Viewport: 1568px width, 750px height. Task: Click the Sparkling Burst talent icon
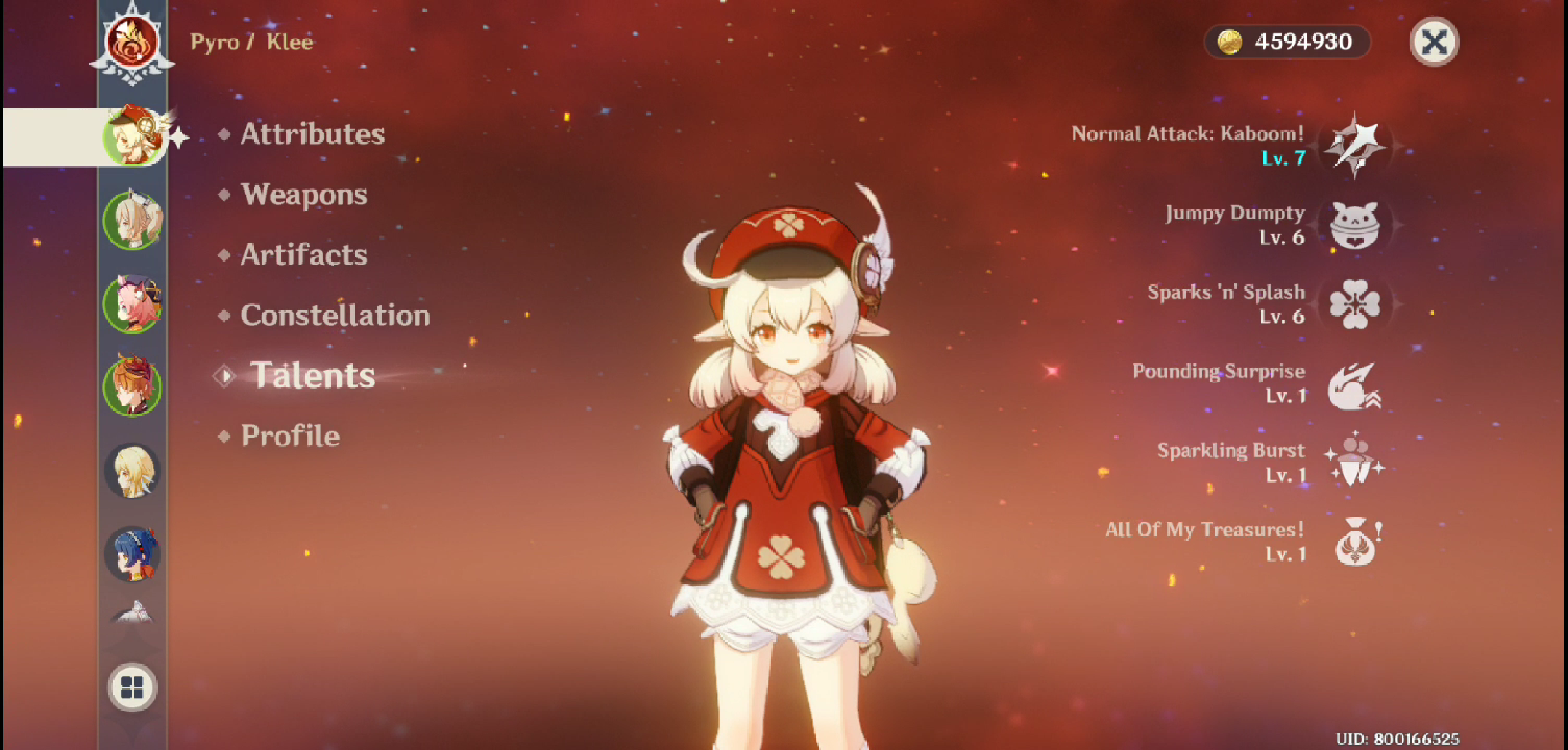coord(1356,464)
